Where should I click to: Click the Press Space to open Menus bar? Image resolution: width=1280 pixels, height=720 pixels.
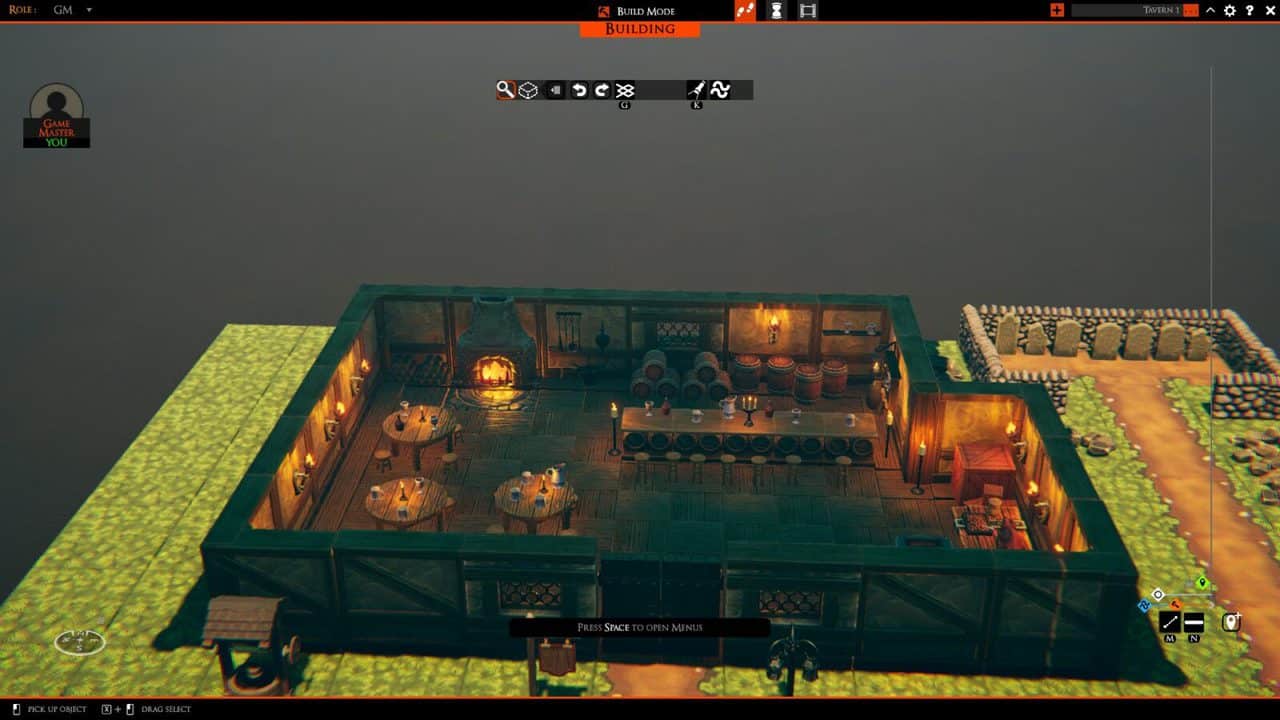click(x=639, y=627)
